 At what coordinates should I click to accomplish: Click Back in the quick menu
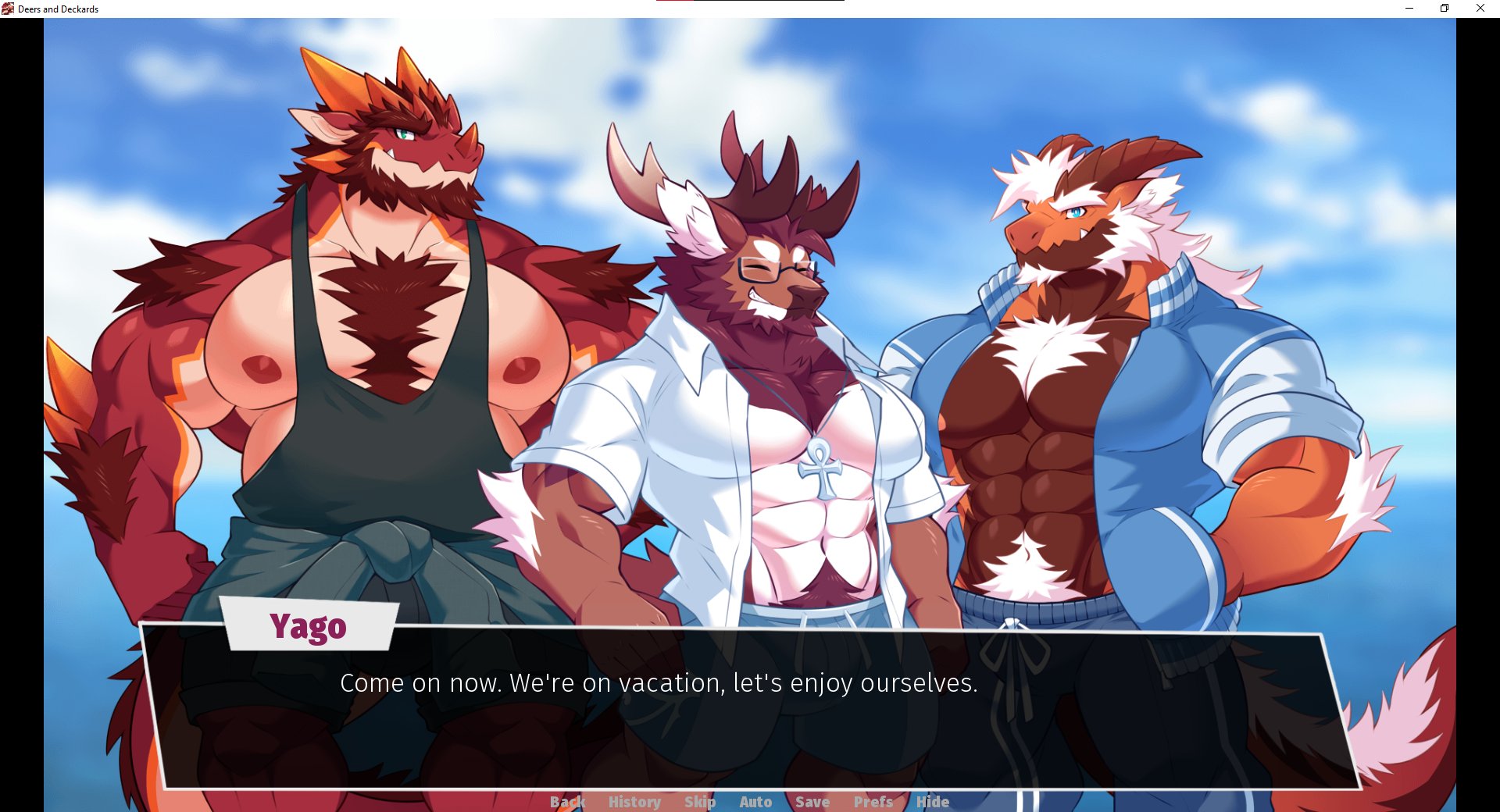pos(569,802)
